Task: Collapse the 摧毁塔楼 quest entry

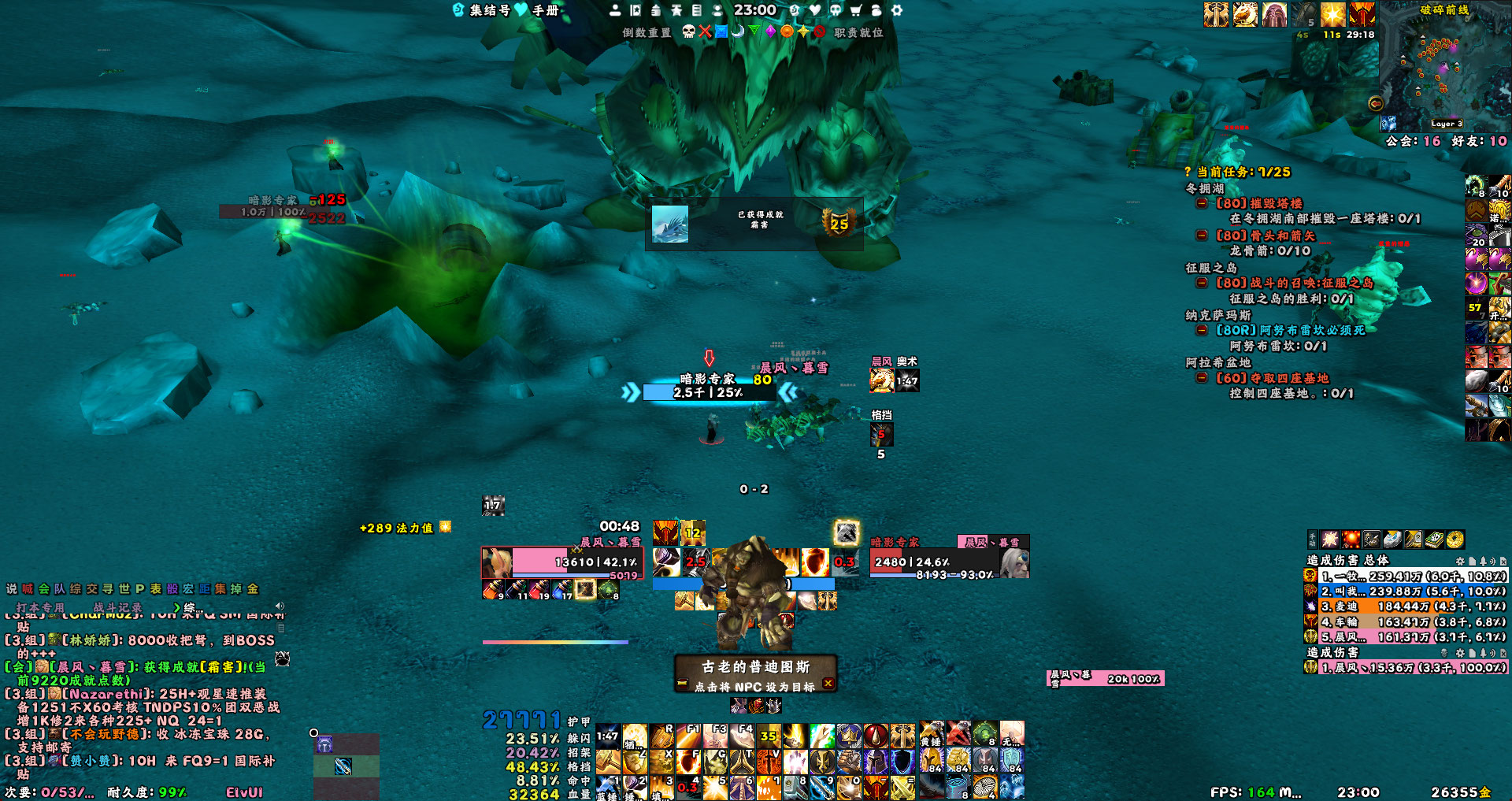Action: coord(1202,203)
